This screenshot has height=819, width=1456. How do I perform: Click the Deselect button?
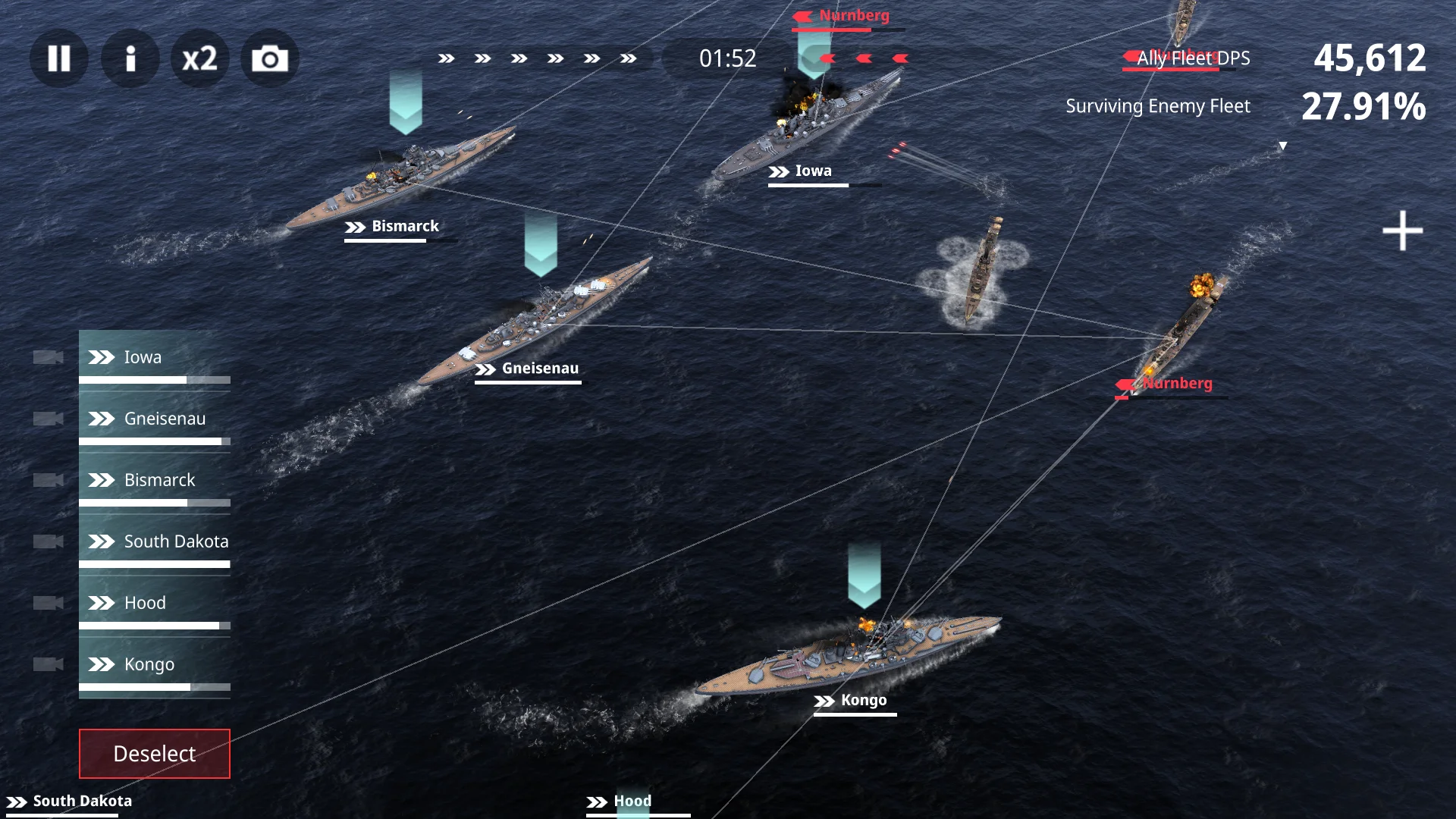[x=155, y=754]
